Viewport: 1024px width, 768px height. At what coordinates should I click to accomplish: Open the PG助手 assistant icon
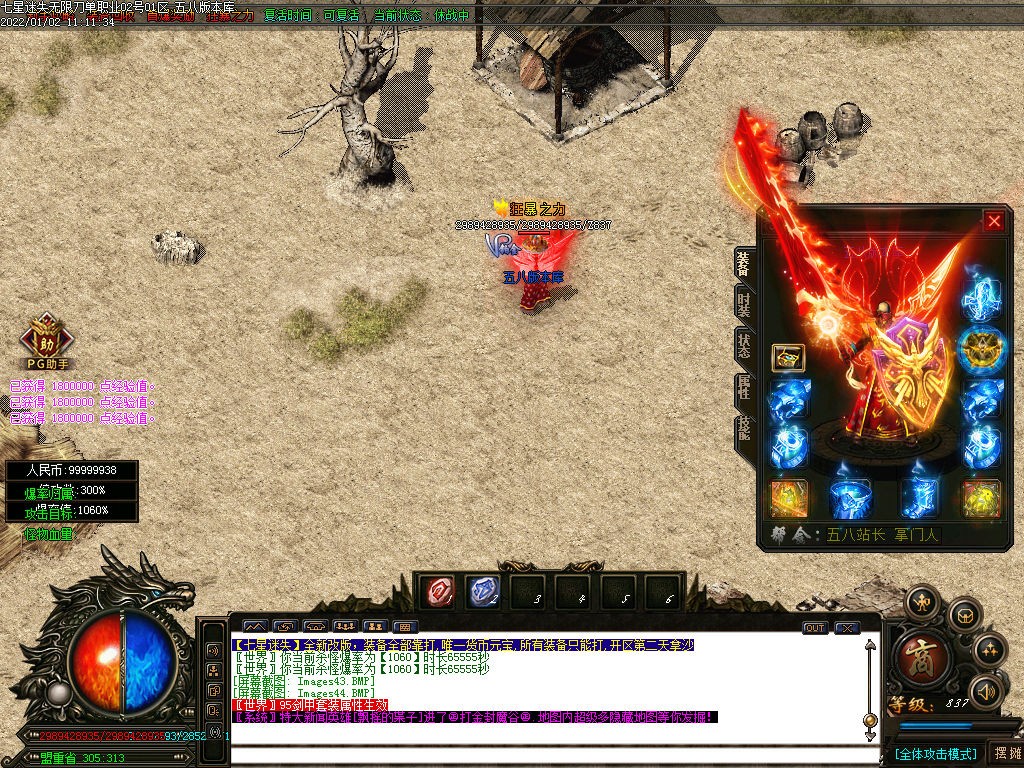pos(46,338)
